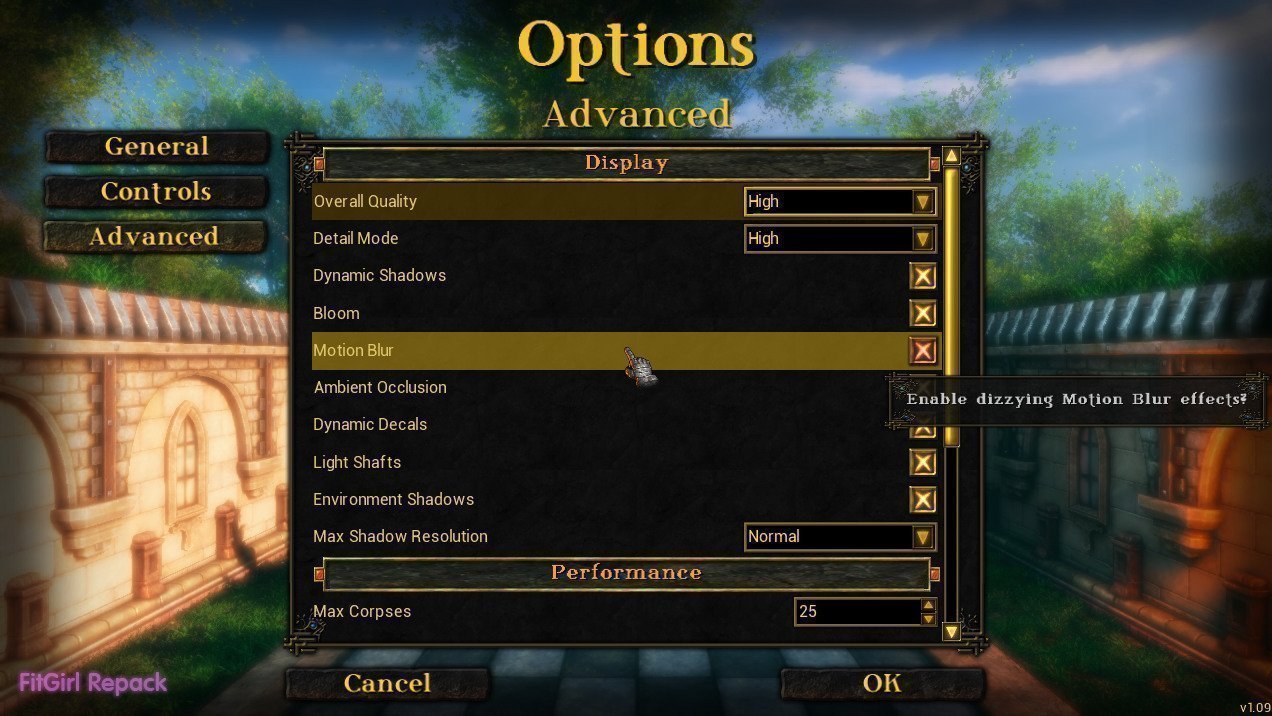The height and width of the screenshot is (716, 1272).
Task: Toggle the Dynamic Shadows checkbox
Action: [922, 276]
